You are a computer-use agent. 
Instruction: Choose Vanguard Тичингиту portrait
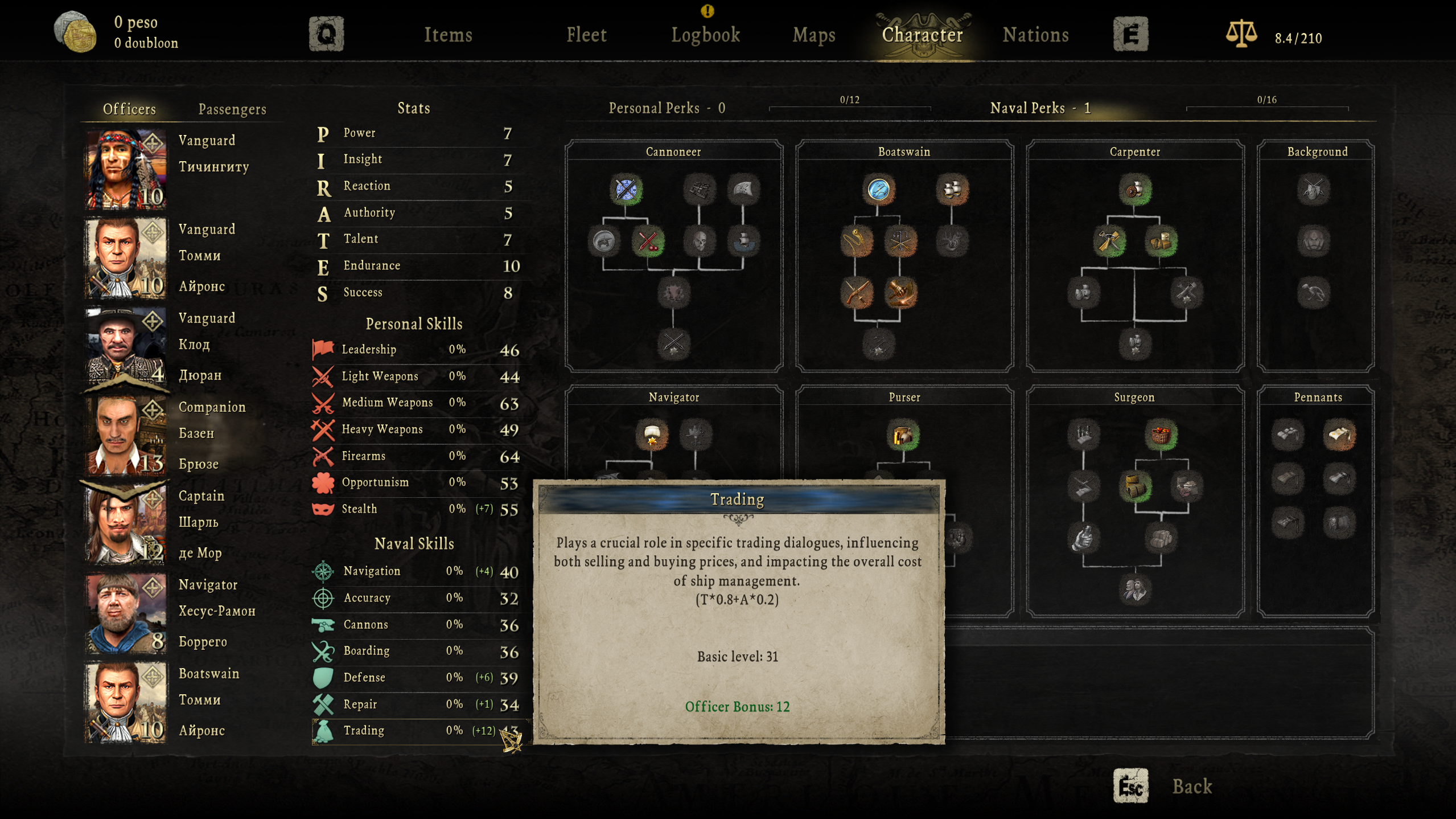(126, 169)
